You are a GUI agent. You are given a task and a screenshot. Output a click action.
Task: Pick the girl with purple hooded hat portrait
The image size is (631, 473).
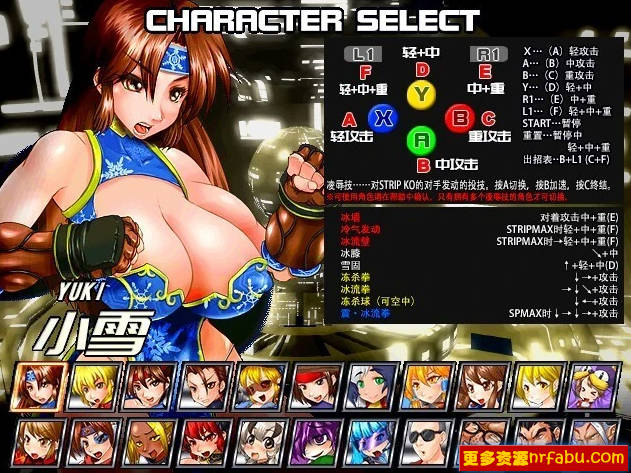click(x=316, y=440)
